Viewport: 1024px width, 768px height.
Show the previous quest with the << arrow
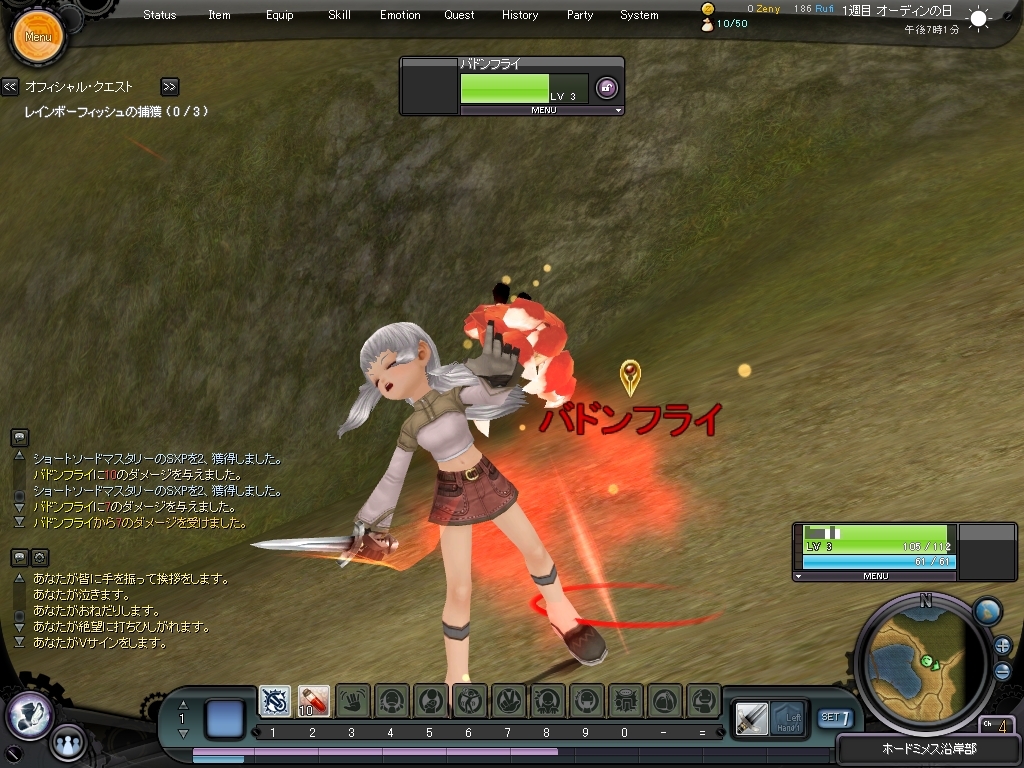pyautogui.click(x=10, y=87)
